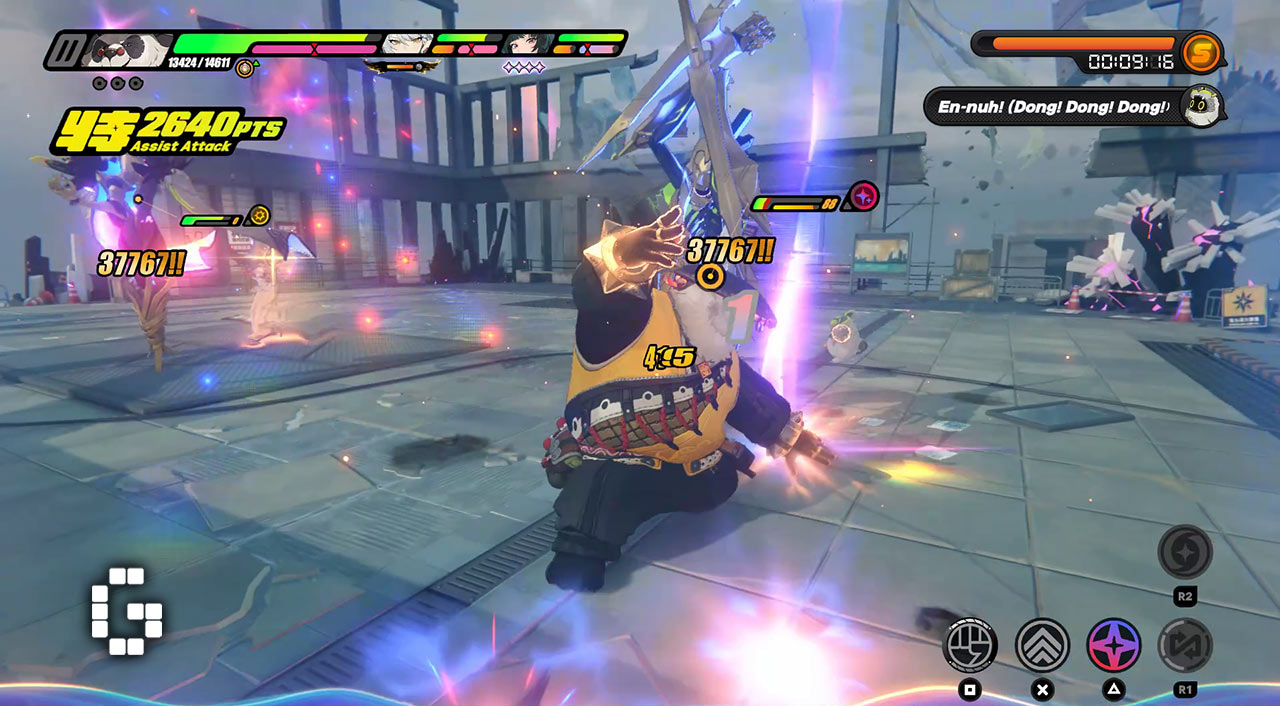Tap the greyed-out character swap icon
Viewport: 1280px width, 706px height.
click(x=1185, y=644)
